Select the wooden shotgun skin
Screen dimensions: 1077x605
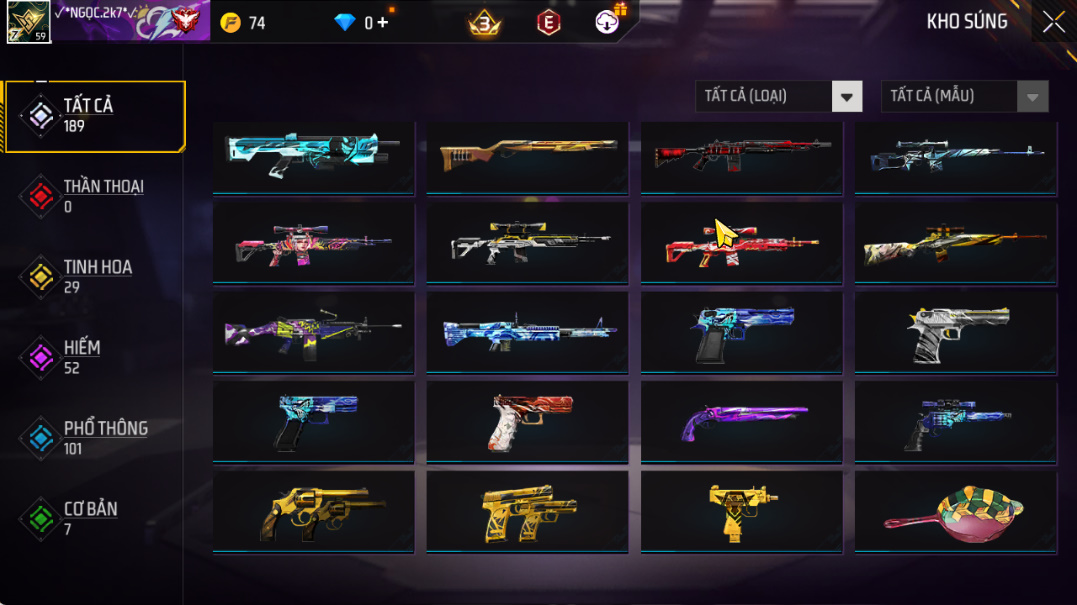coord(527,155)
